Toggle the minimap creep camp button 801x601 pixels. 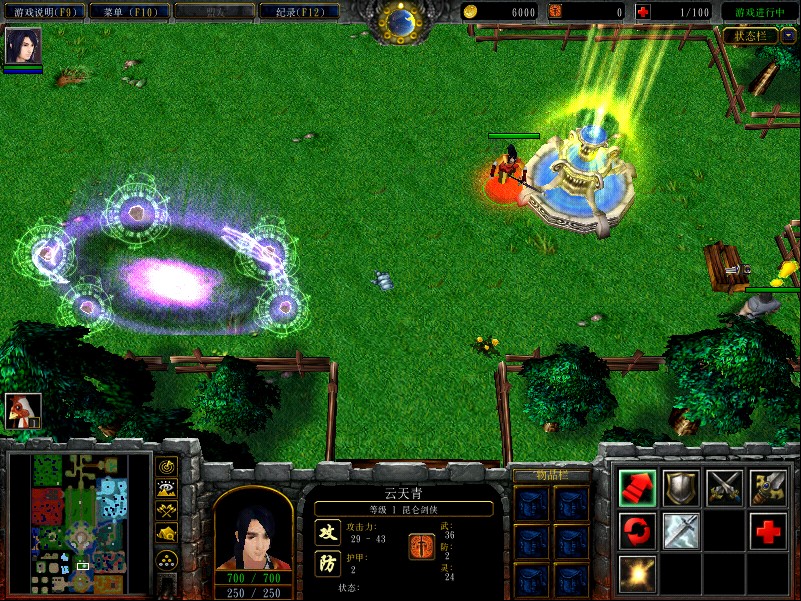click(166, 534)
